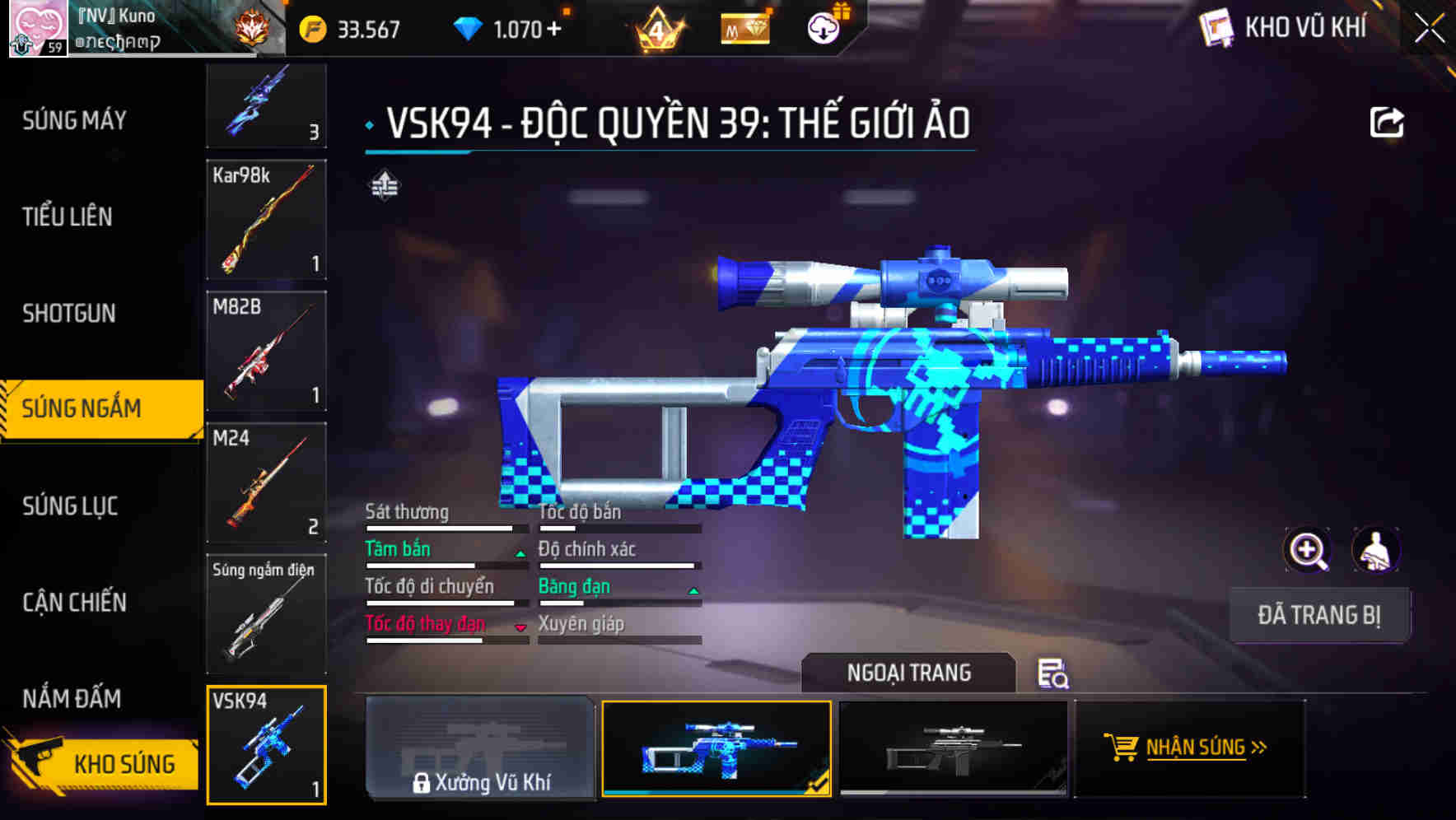Click the cloud download gift icon
Viewport: 1456px width, 820px height.
pyautogui.click(x=822, y=29)
